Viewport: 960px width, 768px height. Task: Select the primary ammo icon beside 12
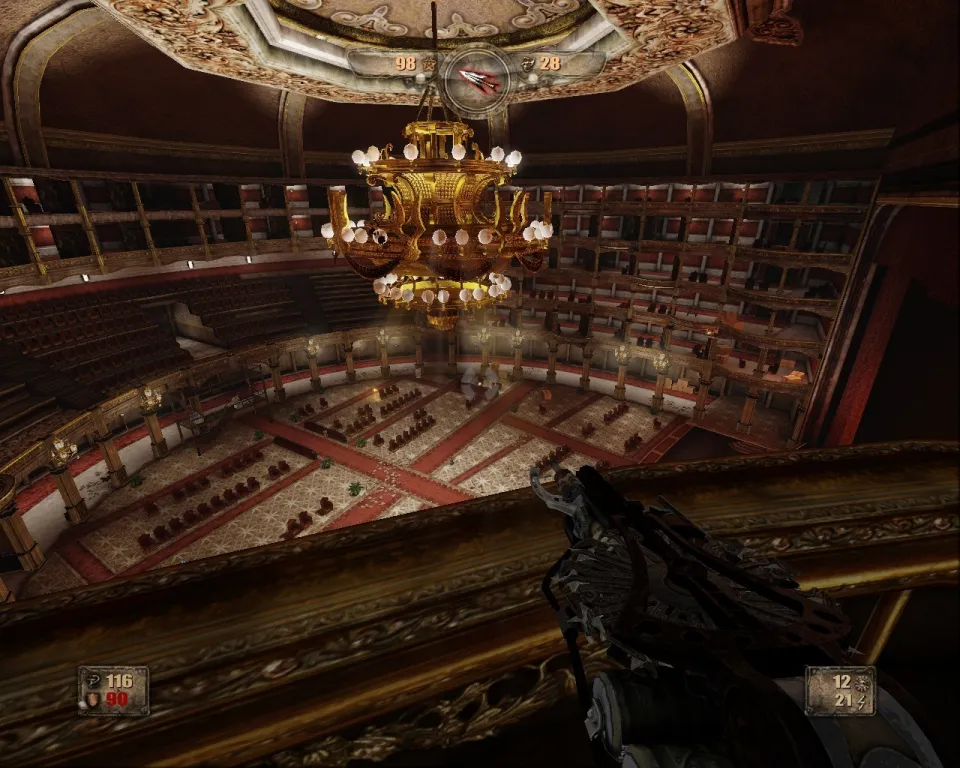pyautogui.click(x=861, y=680)
